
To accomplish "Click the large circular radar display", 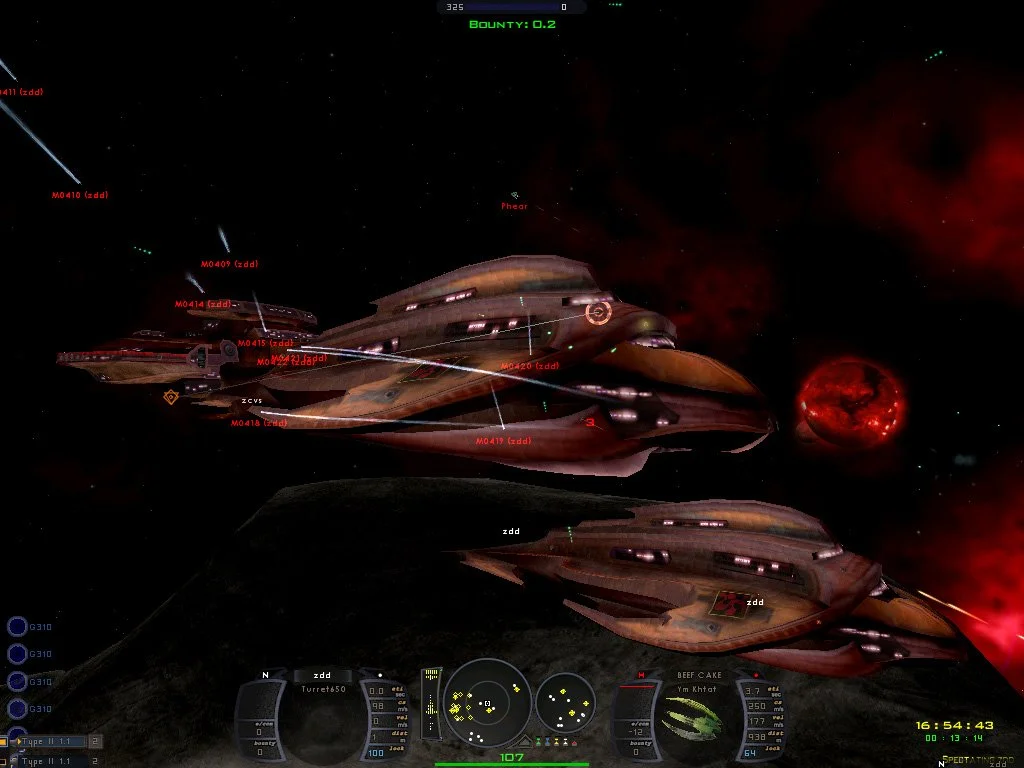I will (486, 703).
